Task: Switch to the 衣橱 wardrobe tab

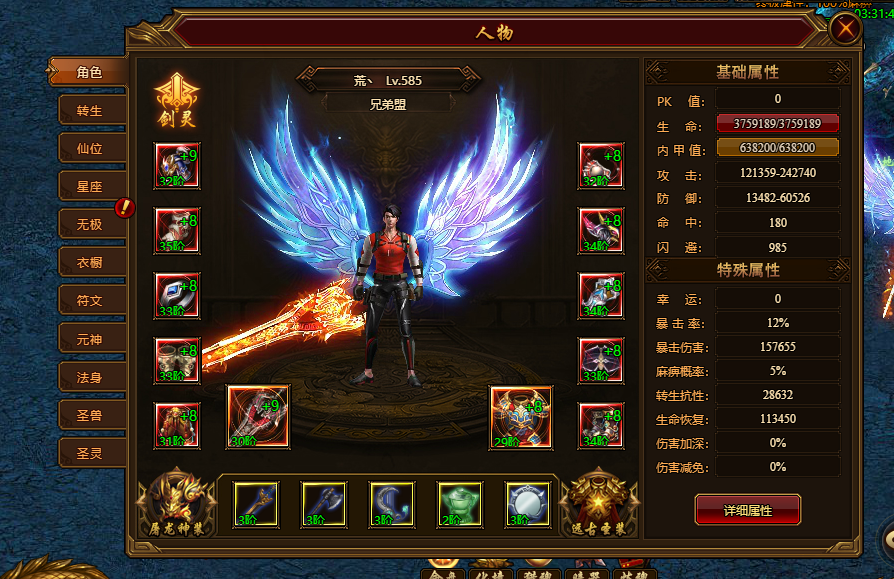Action: pyautogui.click(x=89, y=263)
